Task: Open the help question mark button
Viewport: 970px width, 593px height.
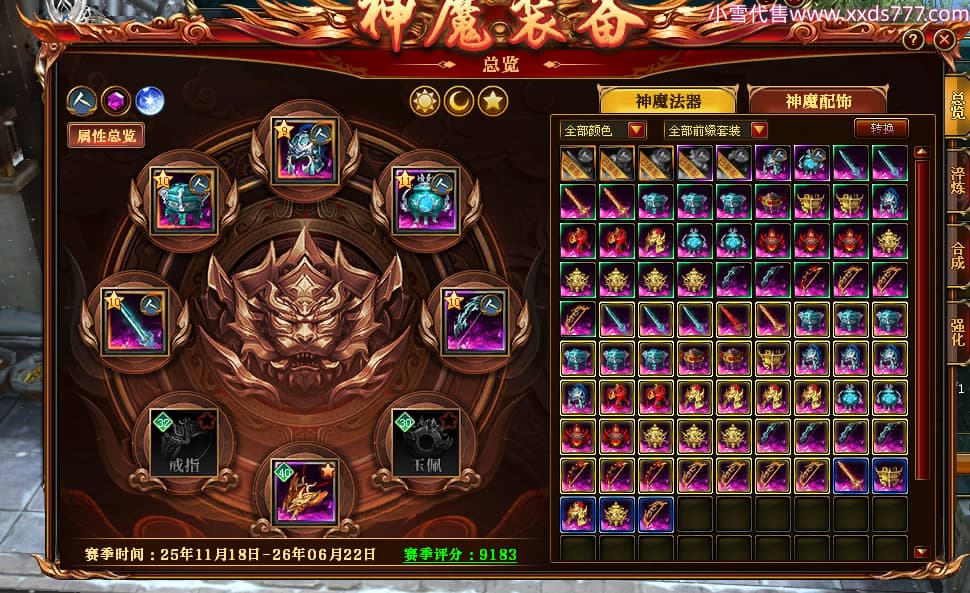Action: 913,41
